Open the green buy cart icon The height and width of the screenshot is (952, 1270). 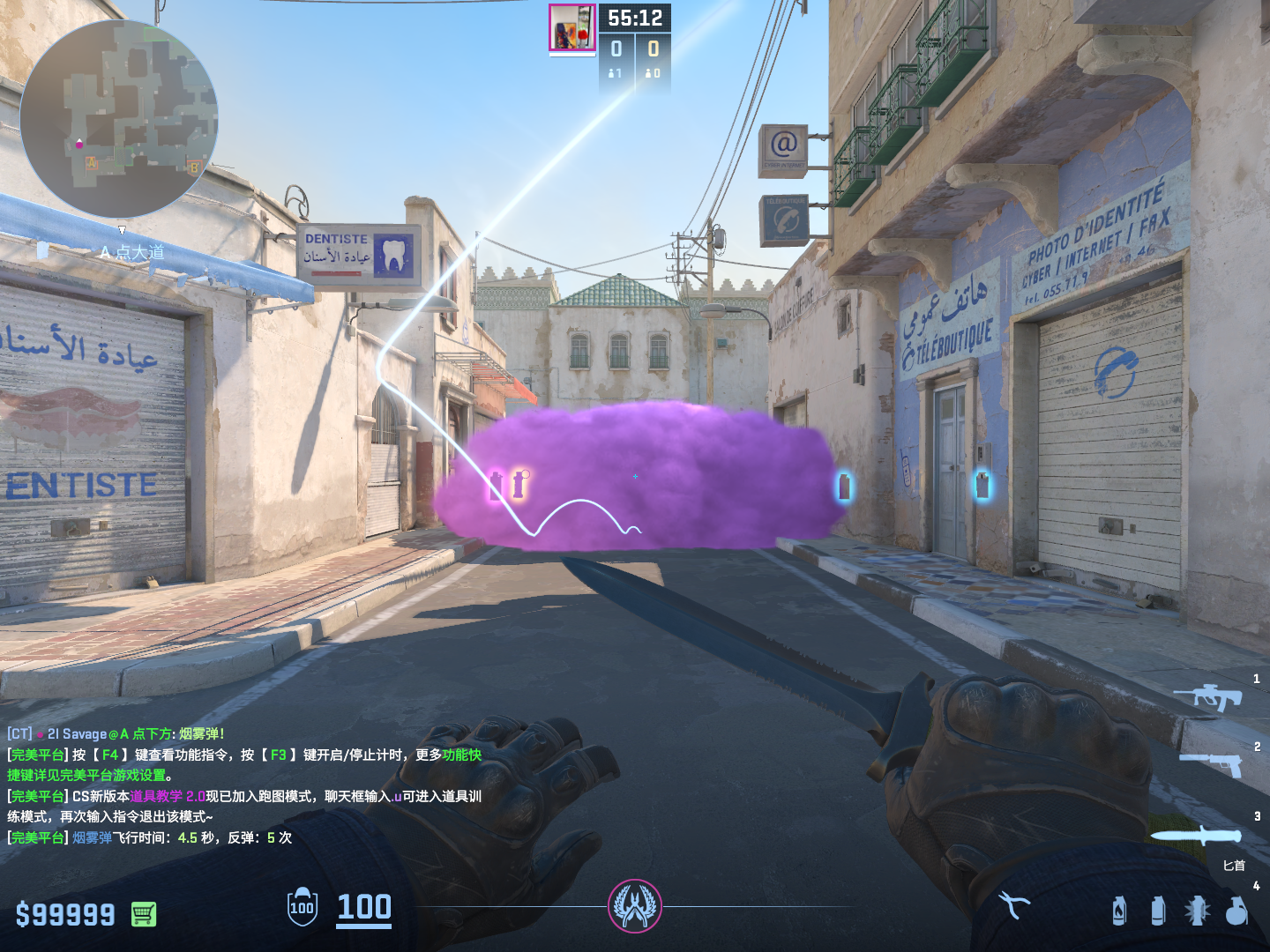point(144,914)
